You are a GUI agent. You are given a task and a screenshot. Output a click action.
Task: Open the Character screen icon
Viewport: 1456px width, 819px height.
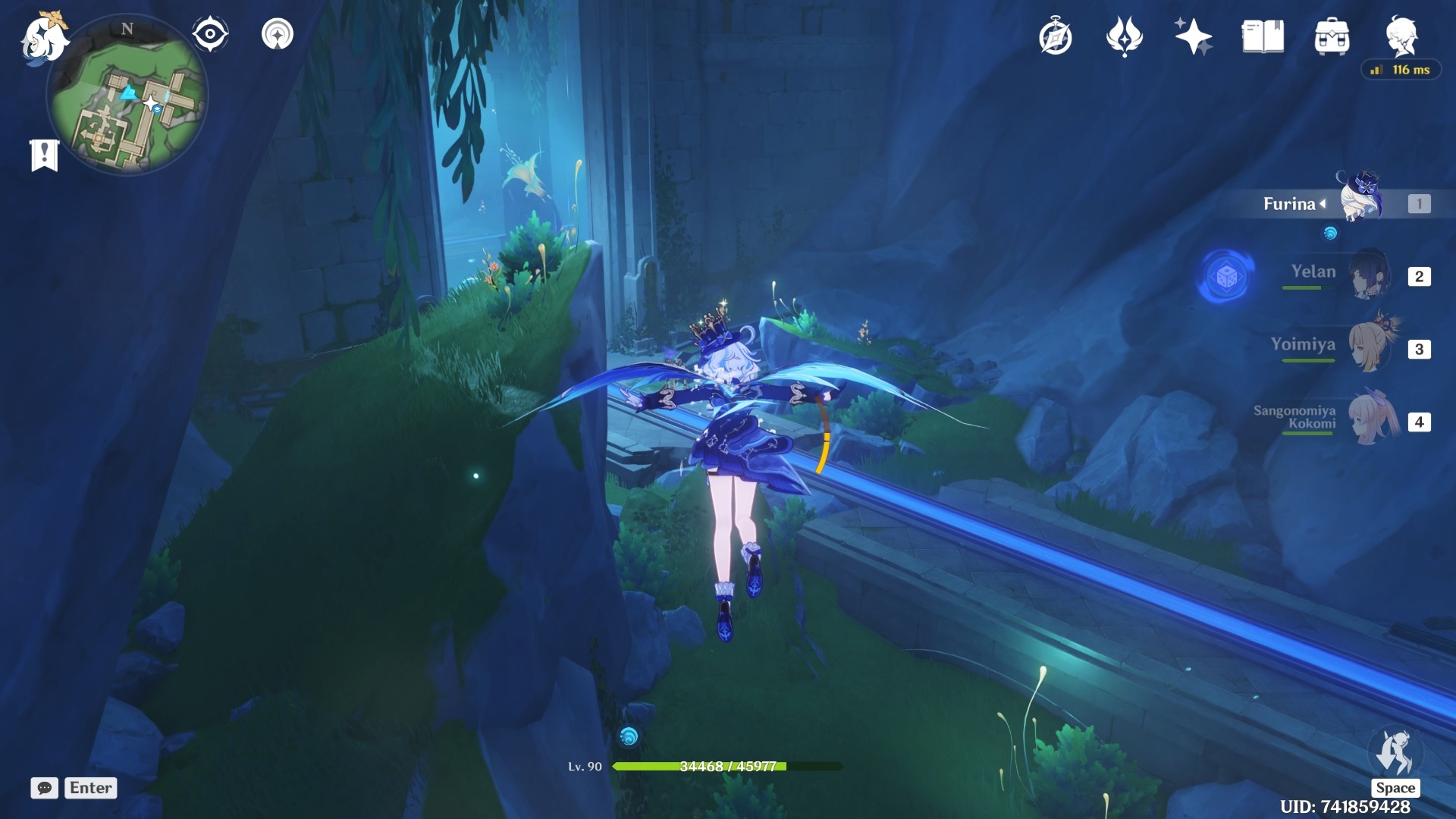pyautogui.click(x=1401, y=35)
